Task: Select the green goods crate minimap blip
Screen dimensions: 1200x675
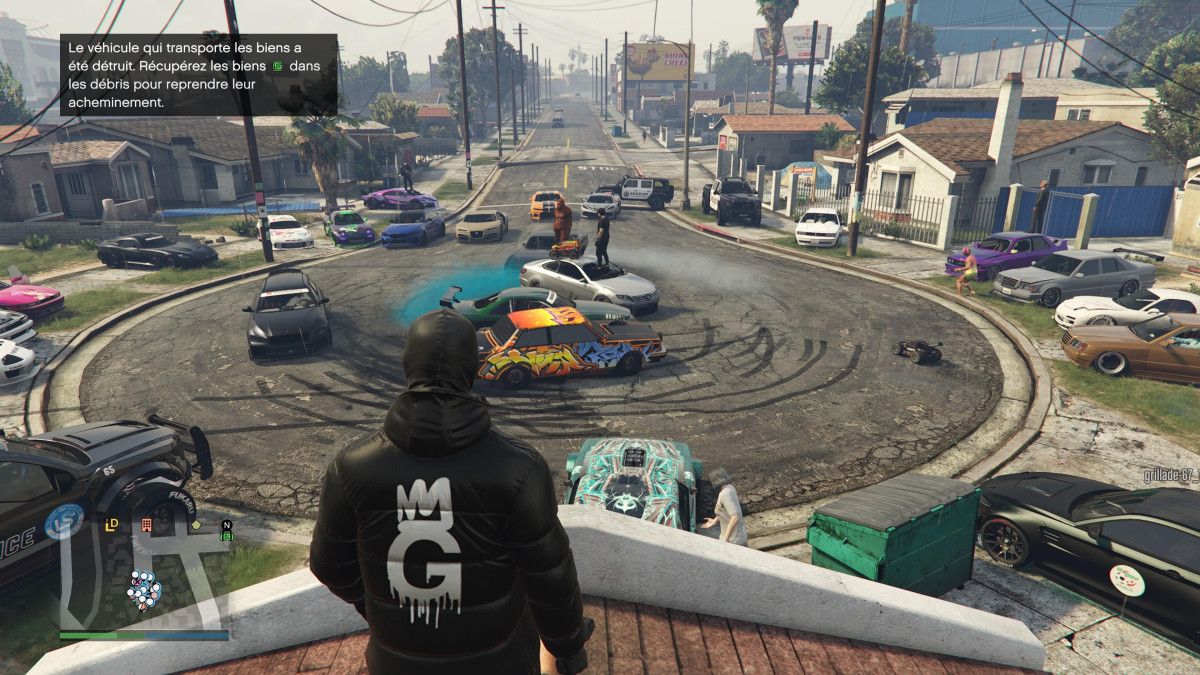Action: [227, 536]
